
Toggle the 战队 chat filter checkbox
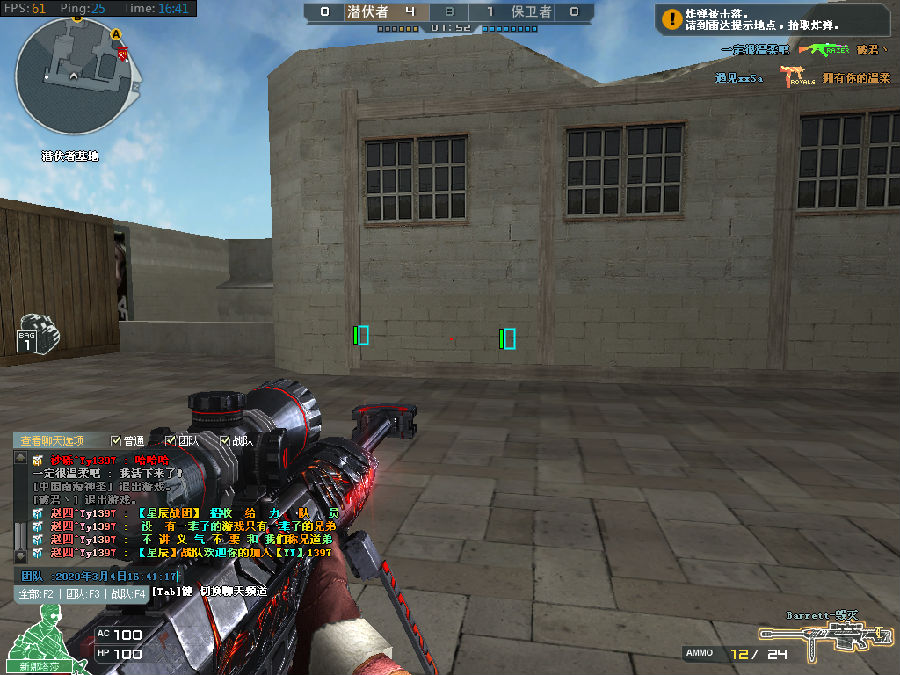point(224,441)
